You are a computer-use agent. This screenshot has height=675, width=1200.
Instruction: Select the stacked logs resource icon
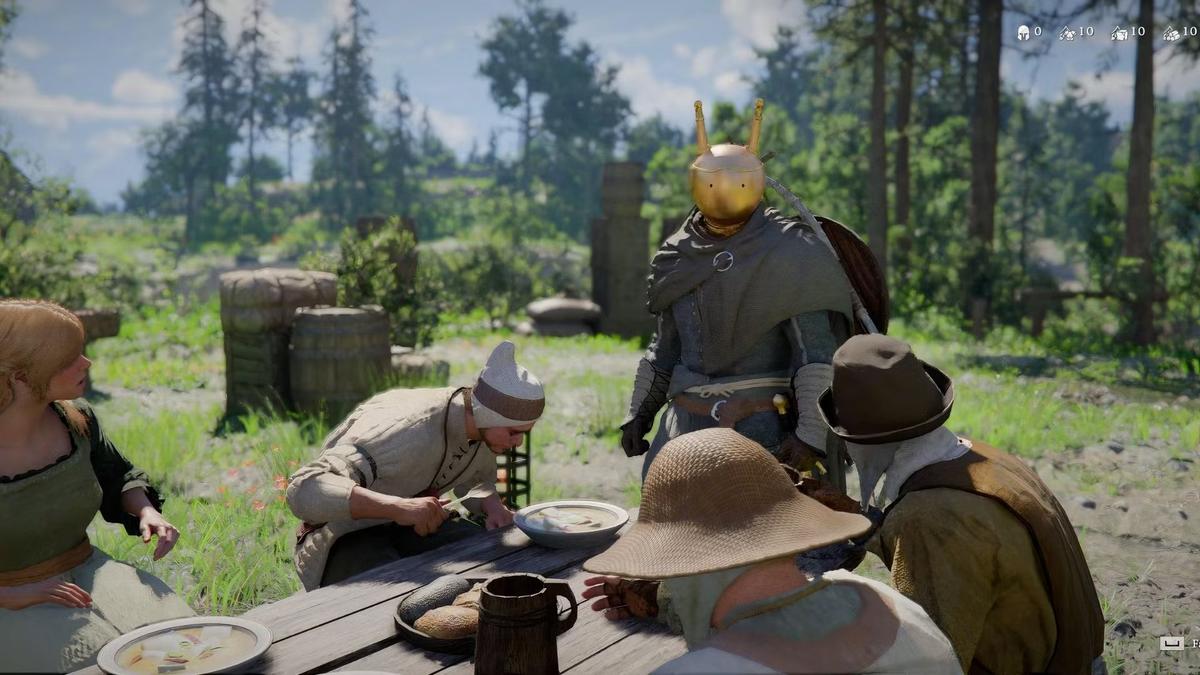point(1171,34)
